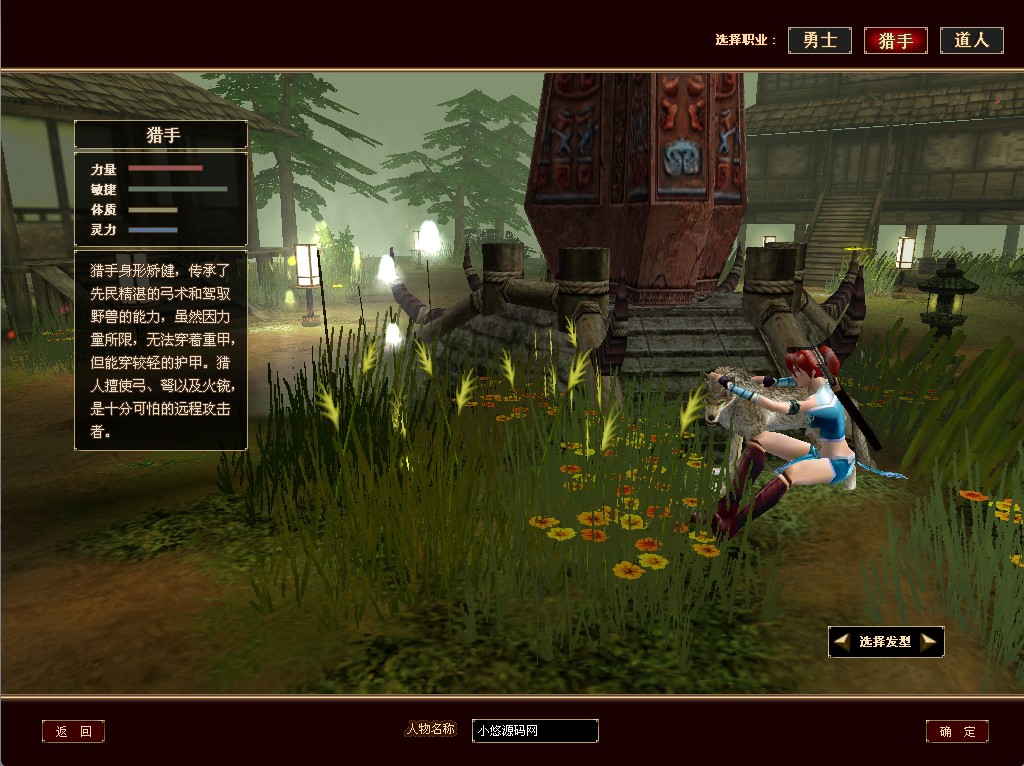
Task: Click the 人物名称 character name field
Action: [x=535, y=731]
